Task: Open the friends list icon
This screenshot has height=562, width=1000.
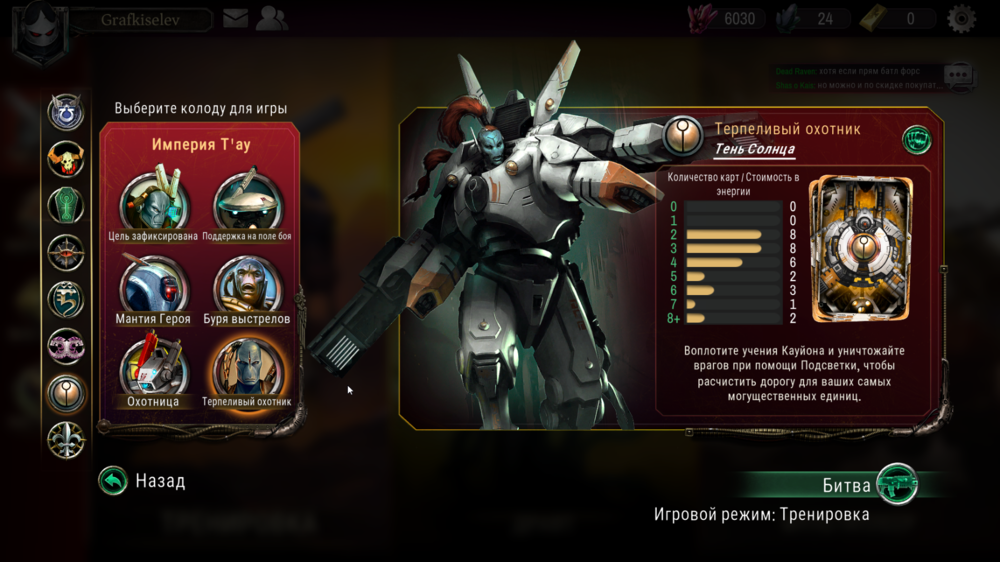Action: pos(271,18)
